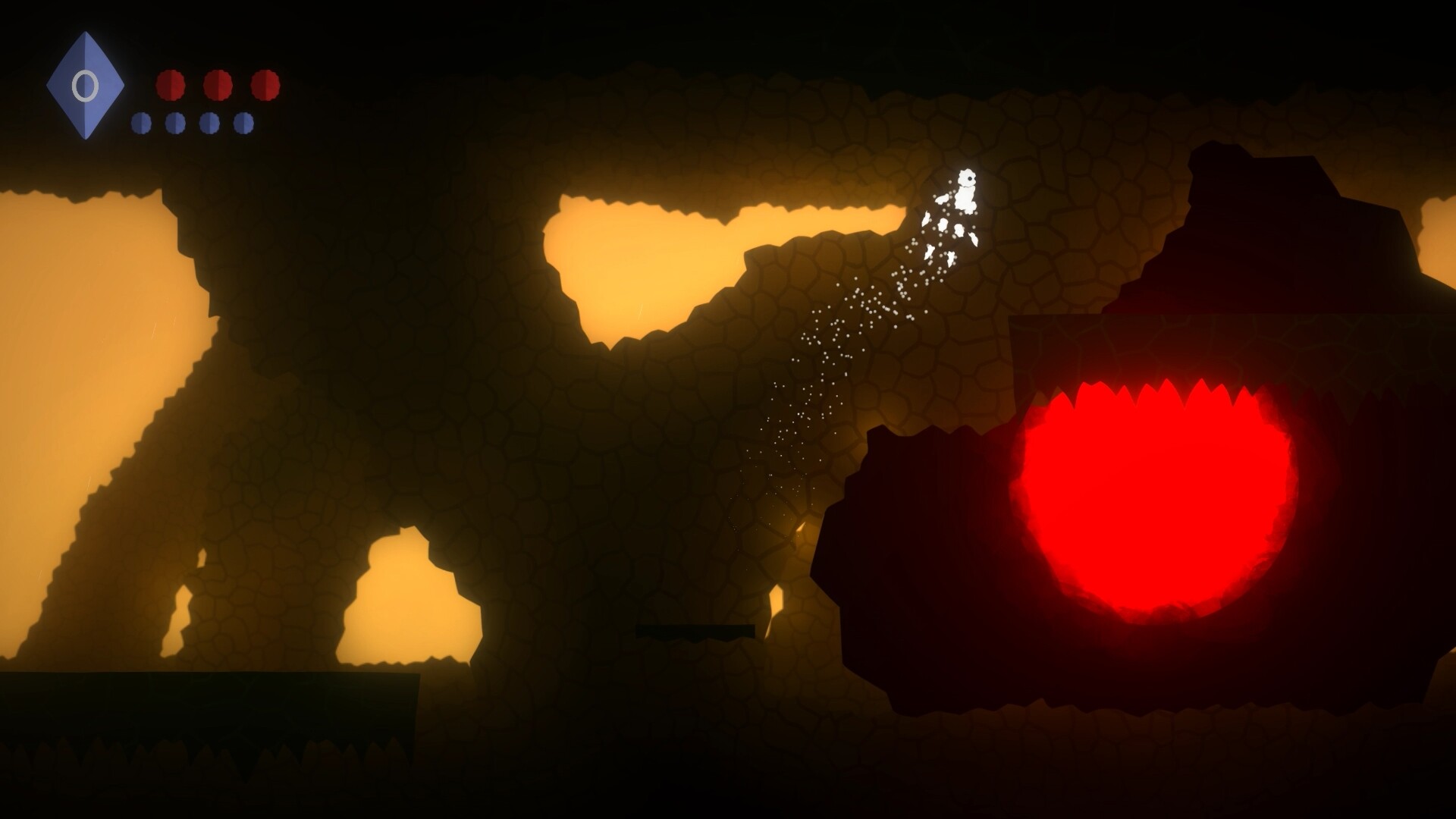The height and width of the screenshot is (819, 1456).
Task: Select the second blue orb indicator
Action: click(174, 123)
